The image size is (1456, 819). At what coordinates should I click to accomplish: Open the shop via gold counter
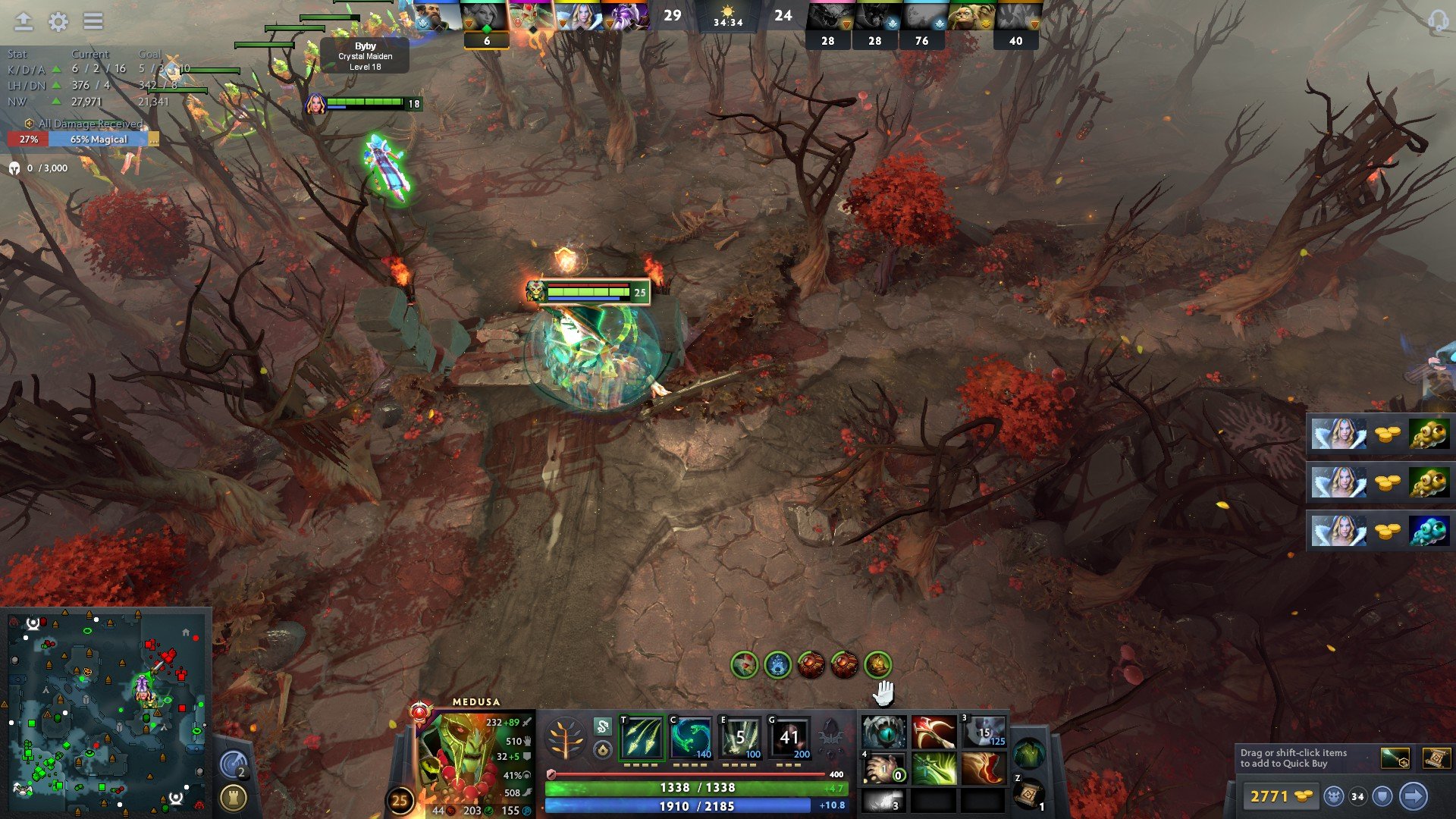[1282, 796]
